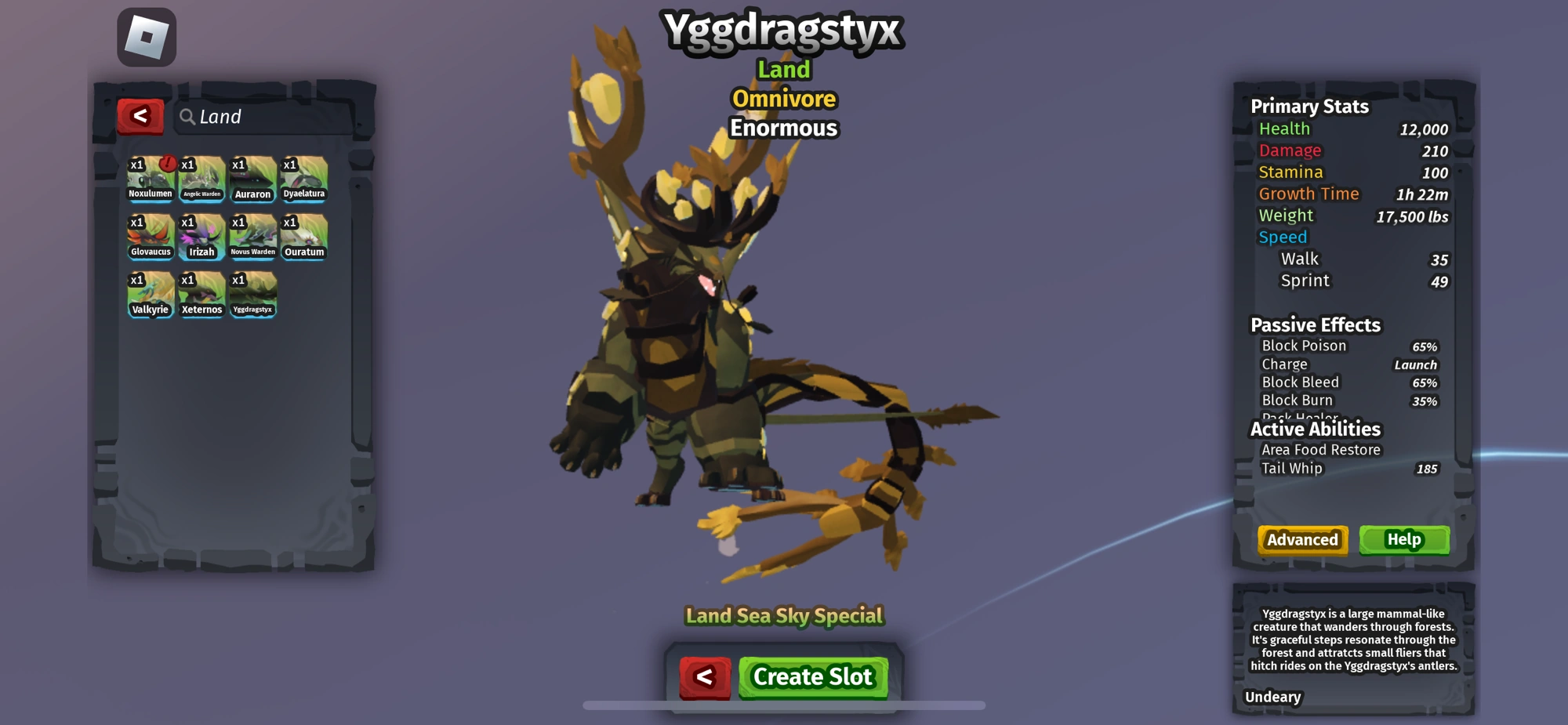This screenshot has width=1568, height=725.
Task: Open the Advanced stats view
Action: click(x=1301, y=539)
